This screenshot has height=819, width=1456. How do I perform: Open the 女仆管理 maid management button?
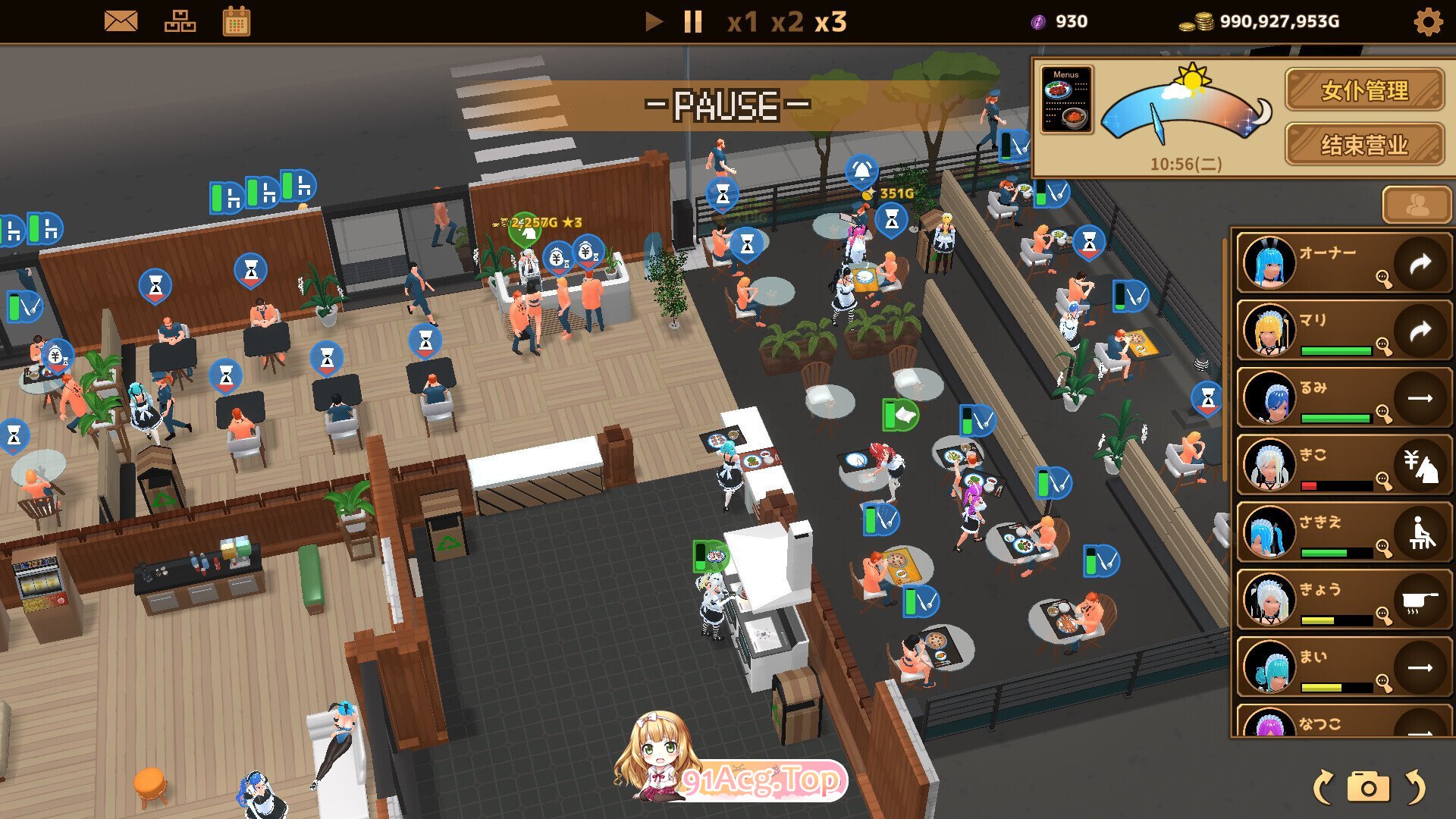point(1364,90)
